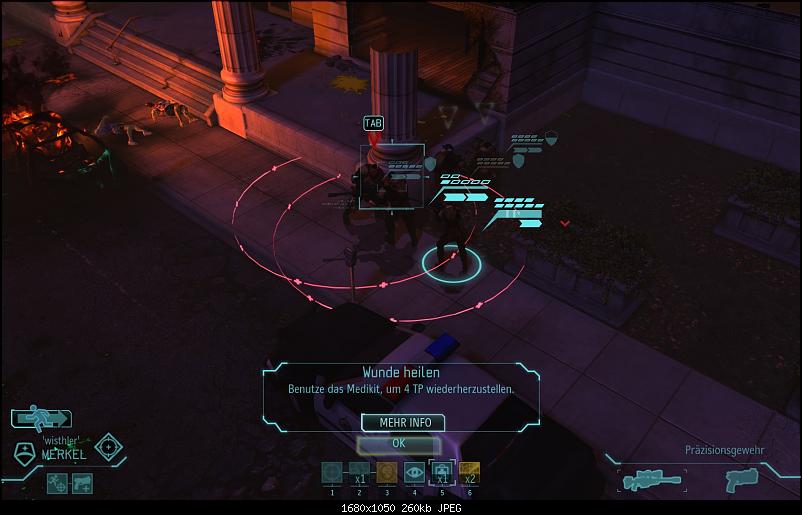The image size is (802, 515).
Task: Select the Medikit ability in slot 5
Action: click(x=441, y=471)
